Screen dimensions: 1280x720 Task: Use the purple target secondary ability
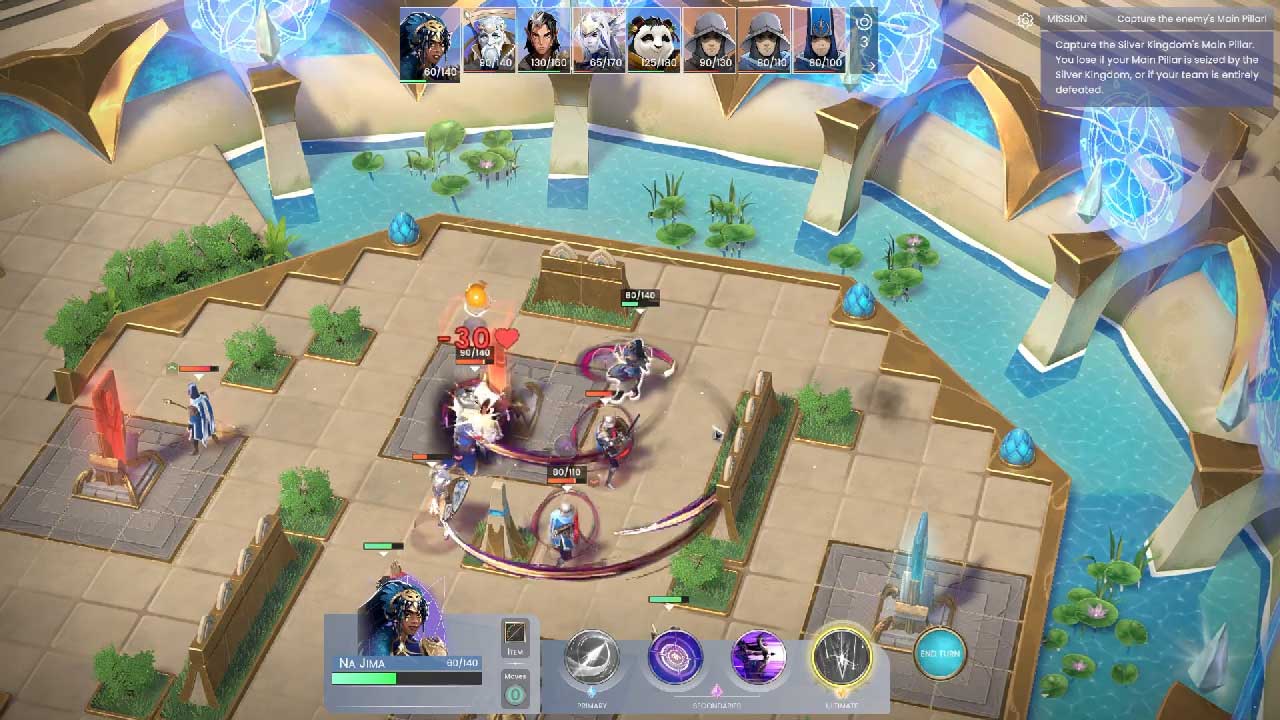point(675,659)
